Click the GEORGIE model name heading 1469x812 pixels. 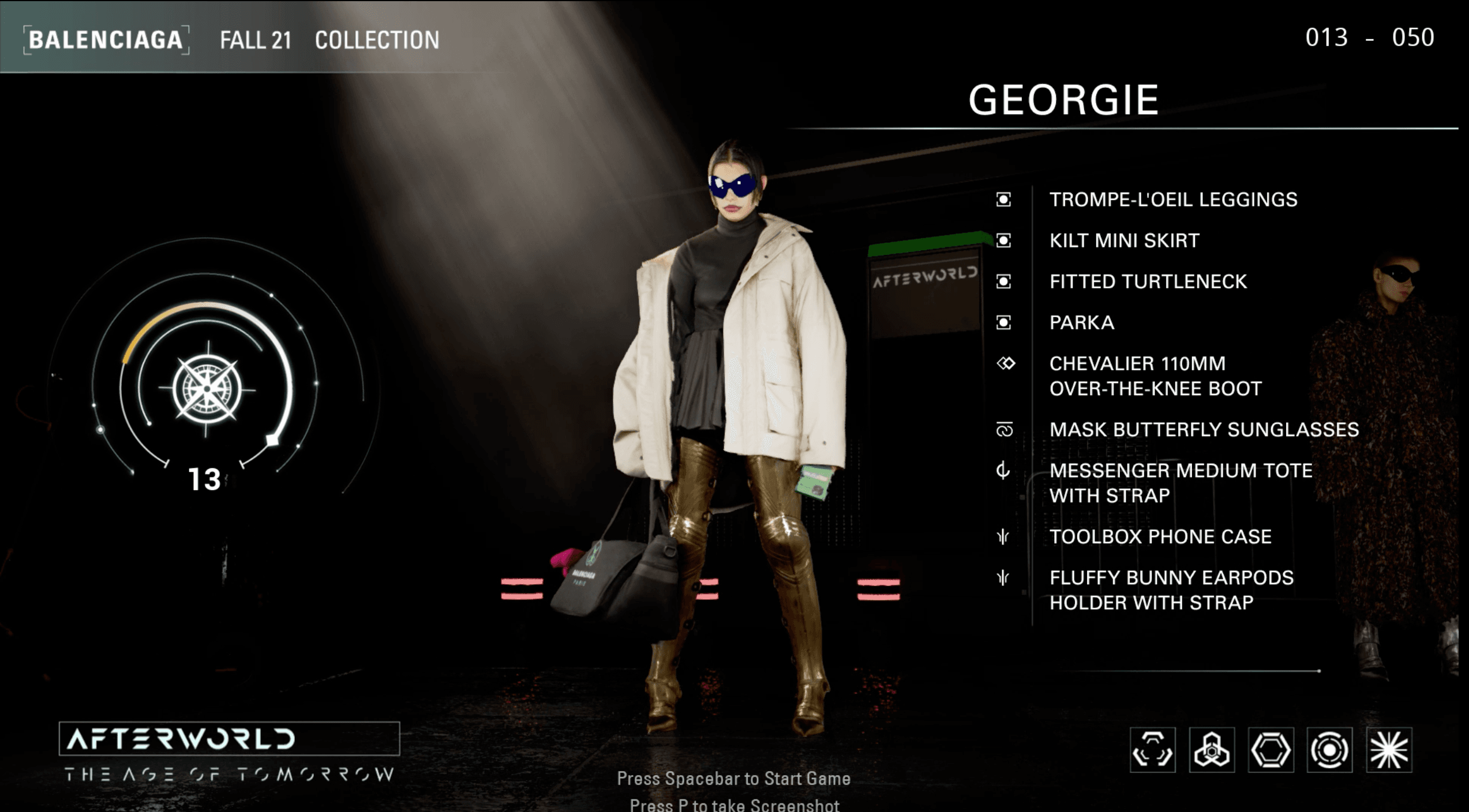pyautogui.click(x=1064, y=101)
